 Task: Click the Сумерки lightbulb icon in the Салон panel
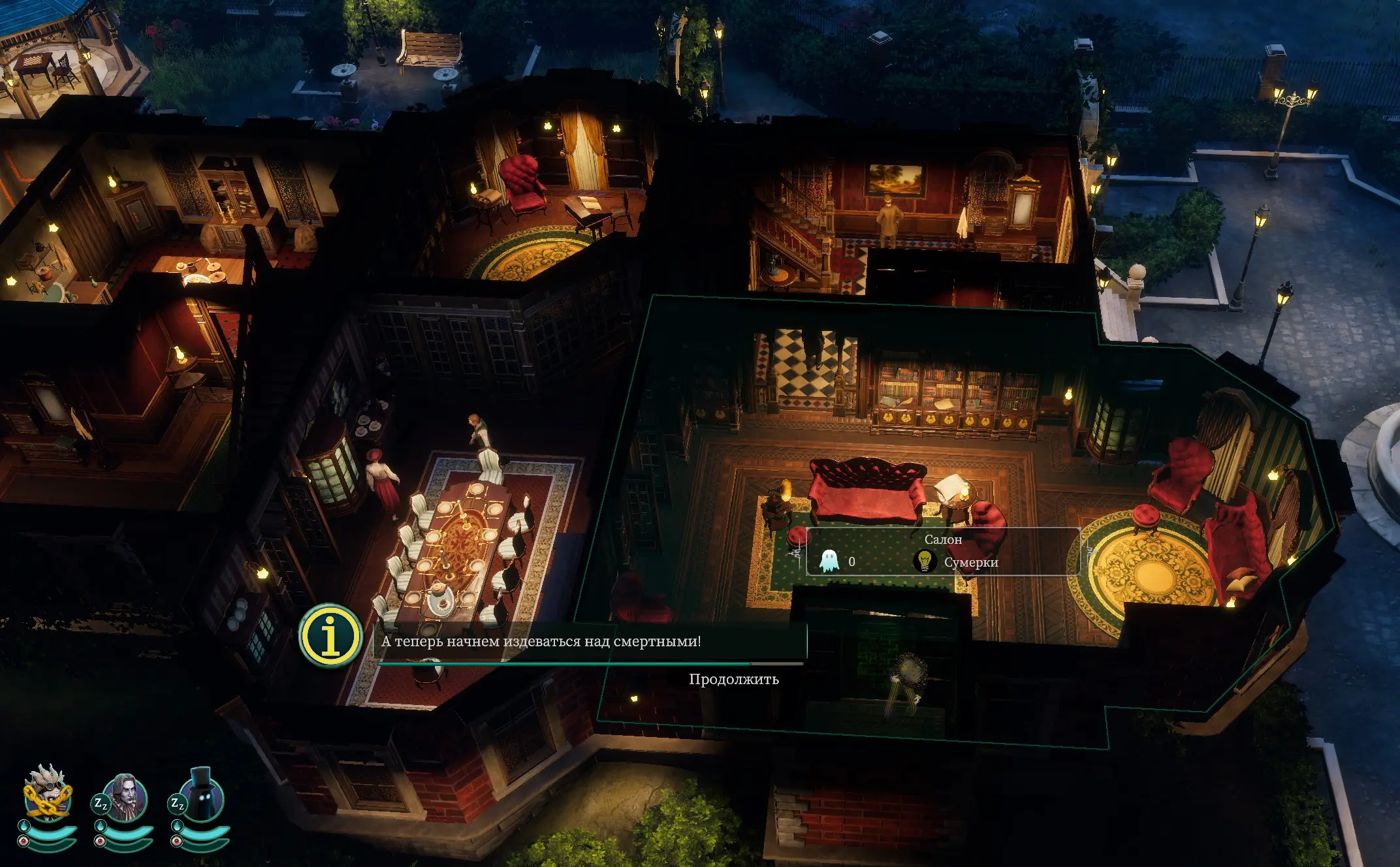[924, 561]
